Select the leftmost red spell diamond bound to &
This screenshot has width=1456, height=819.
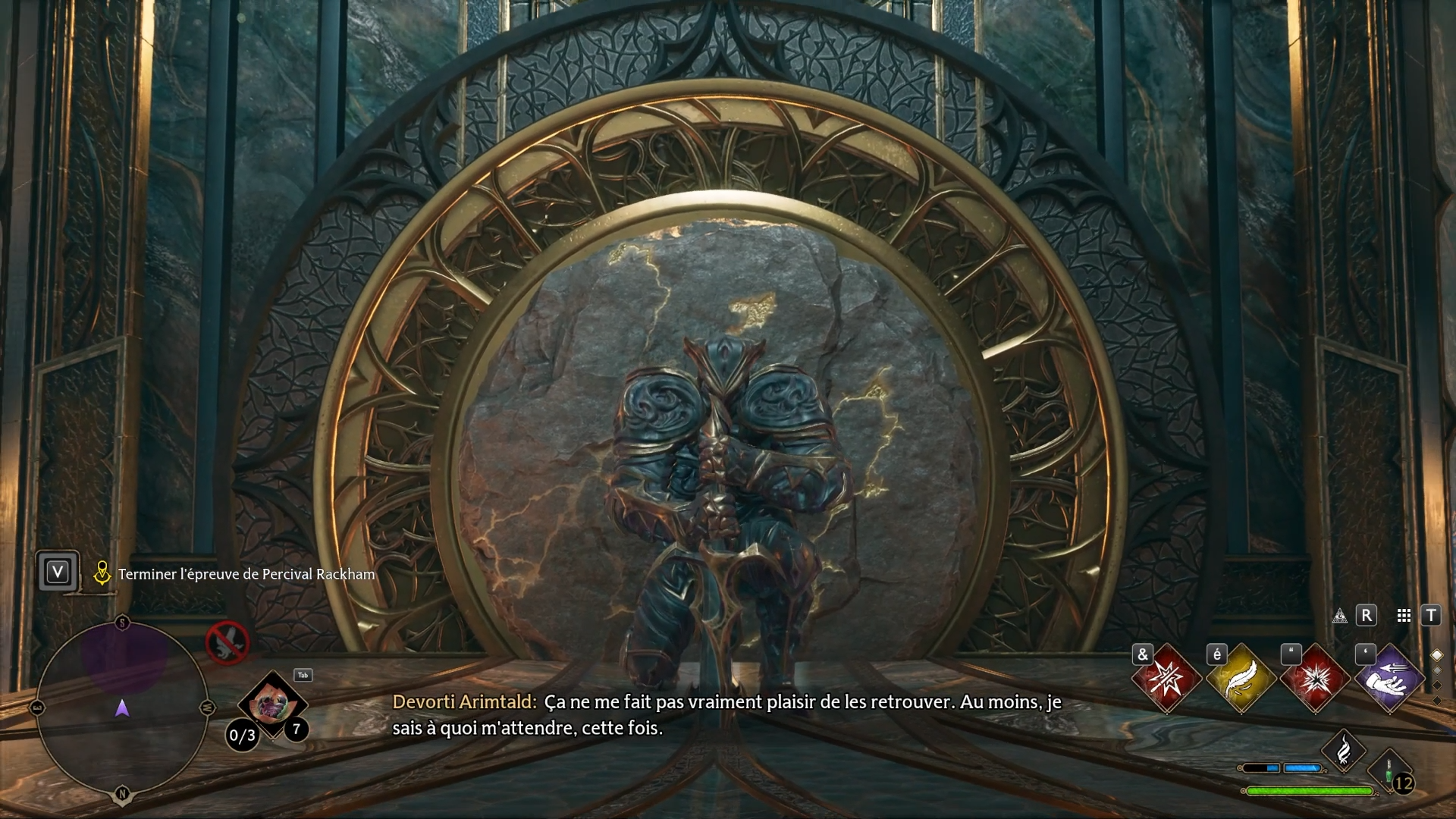[1166, 679]
